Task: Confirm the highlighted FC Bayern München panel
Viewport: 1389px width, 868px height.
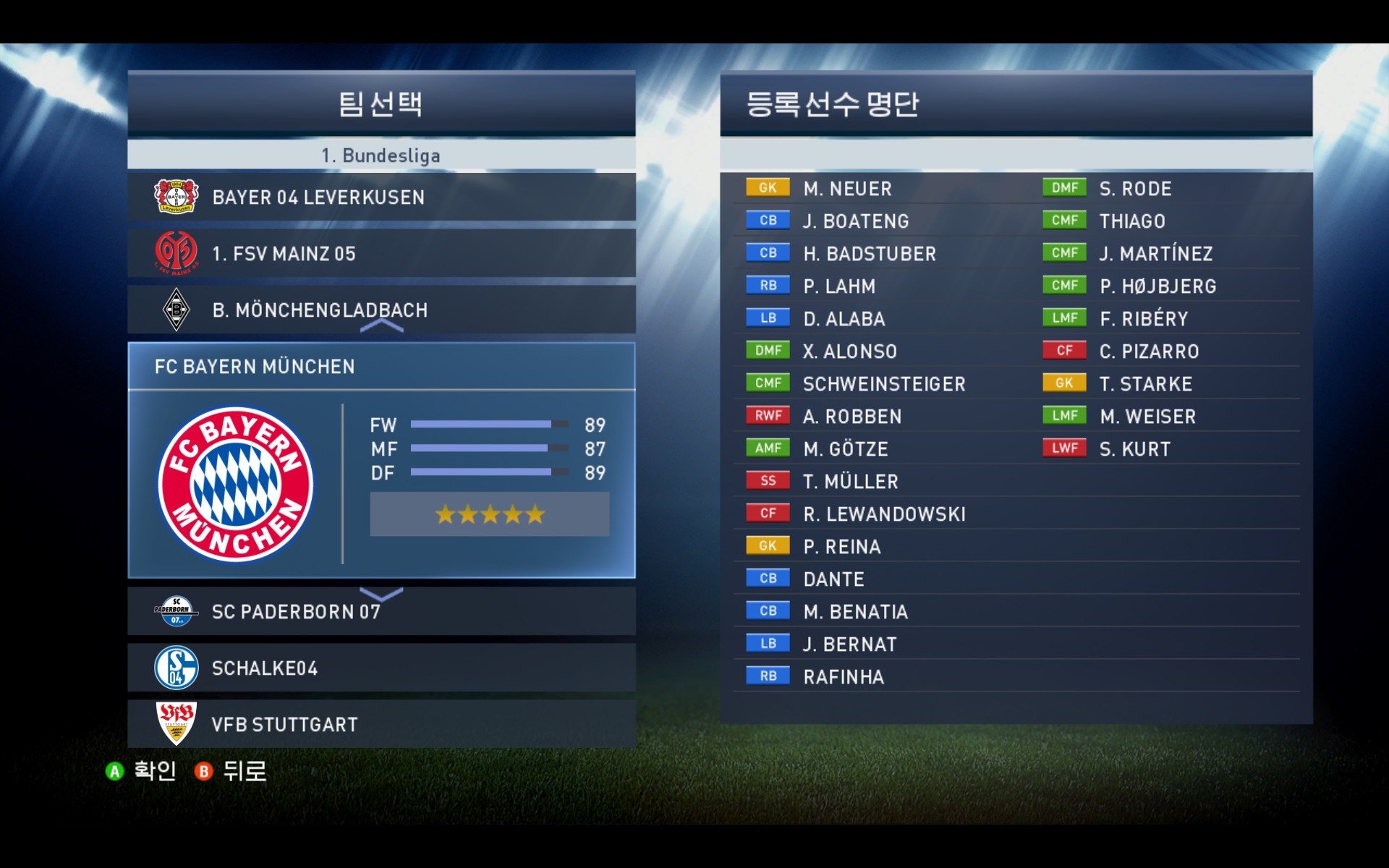Action: [x=381, y=461]
